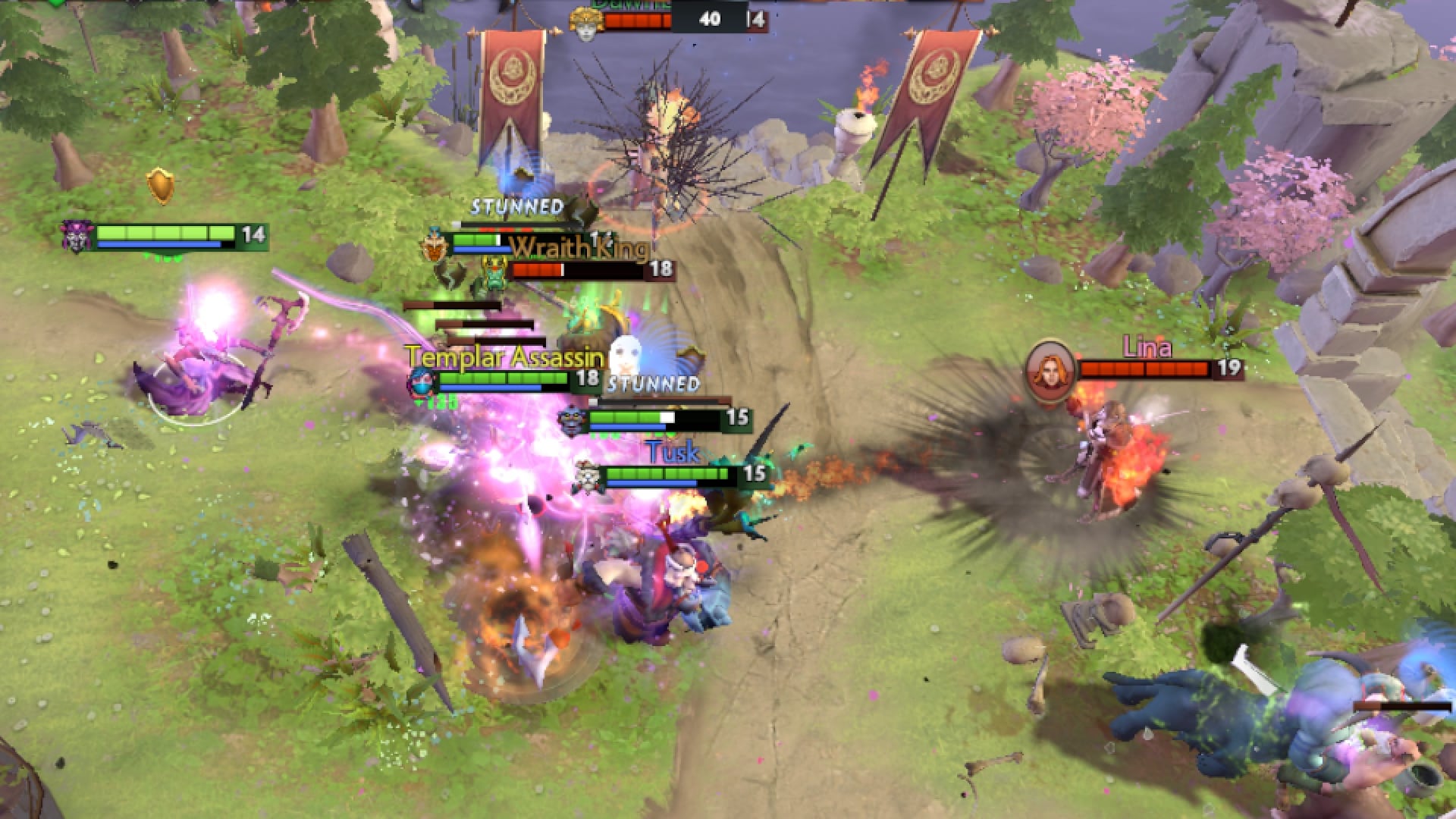1456x819 pixels.
Task: Click Wraith King's green helmet icon
Action: click(x=494, y=273)
